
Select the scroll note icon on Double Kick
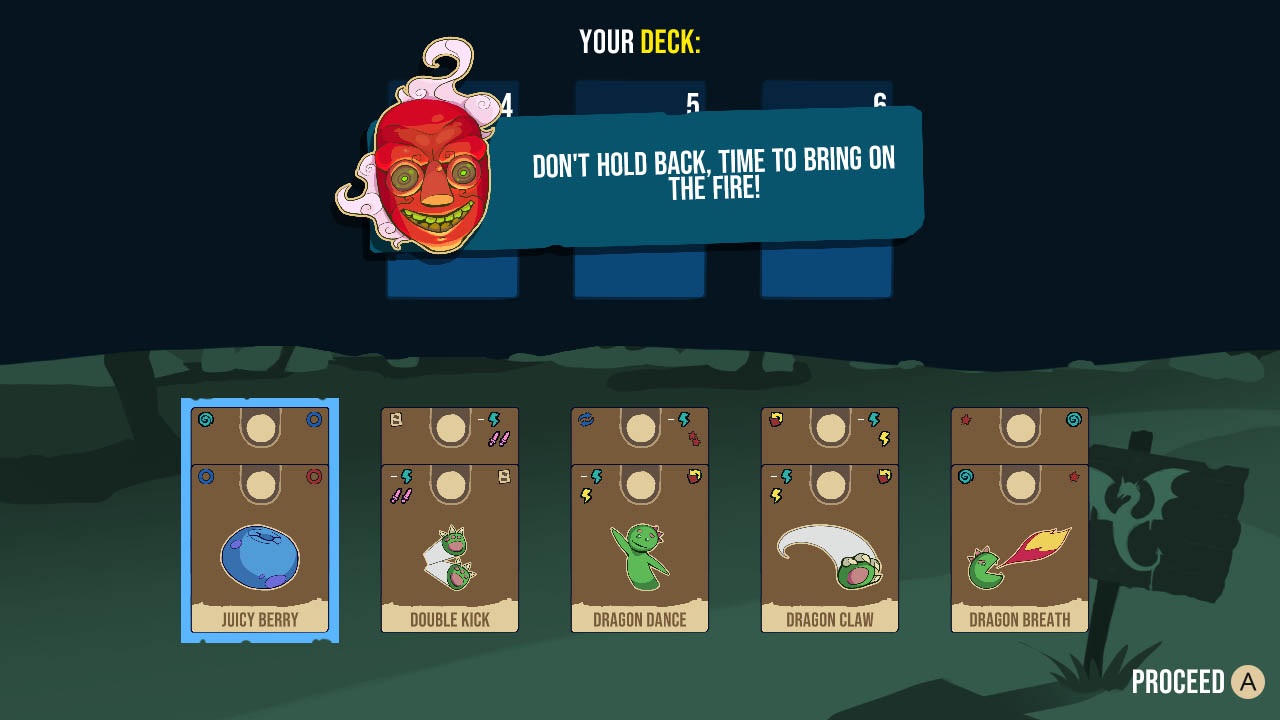tap(395, 419)
